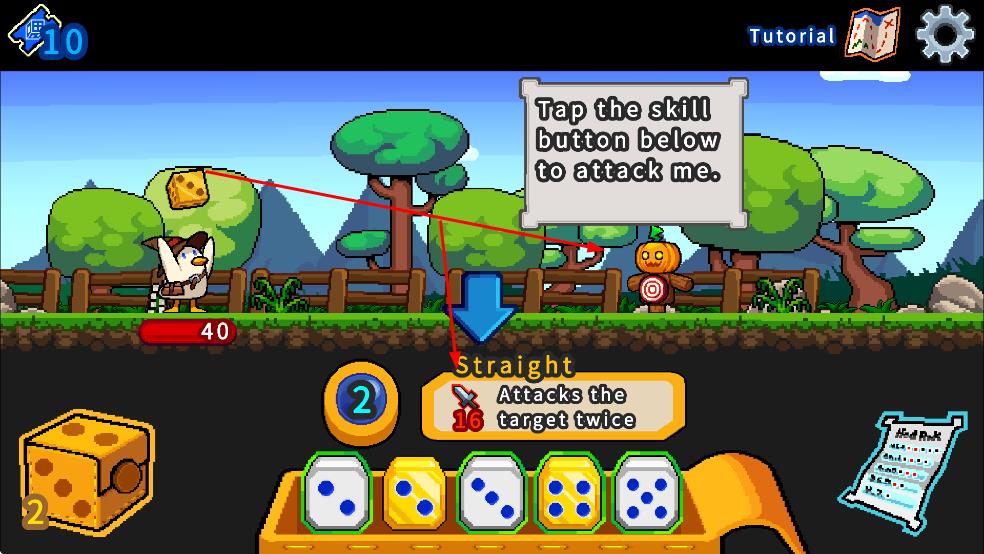Viewport: 984px width, 554px height.
Task: Open the tutorial map icon
Action: (872, 35)
